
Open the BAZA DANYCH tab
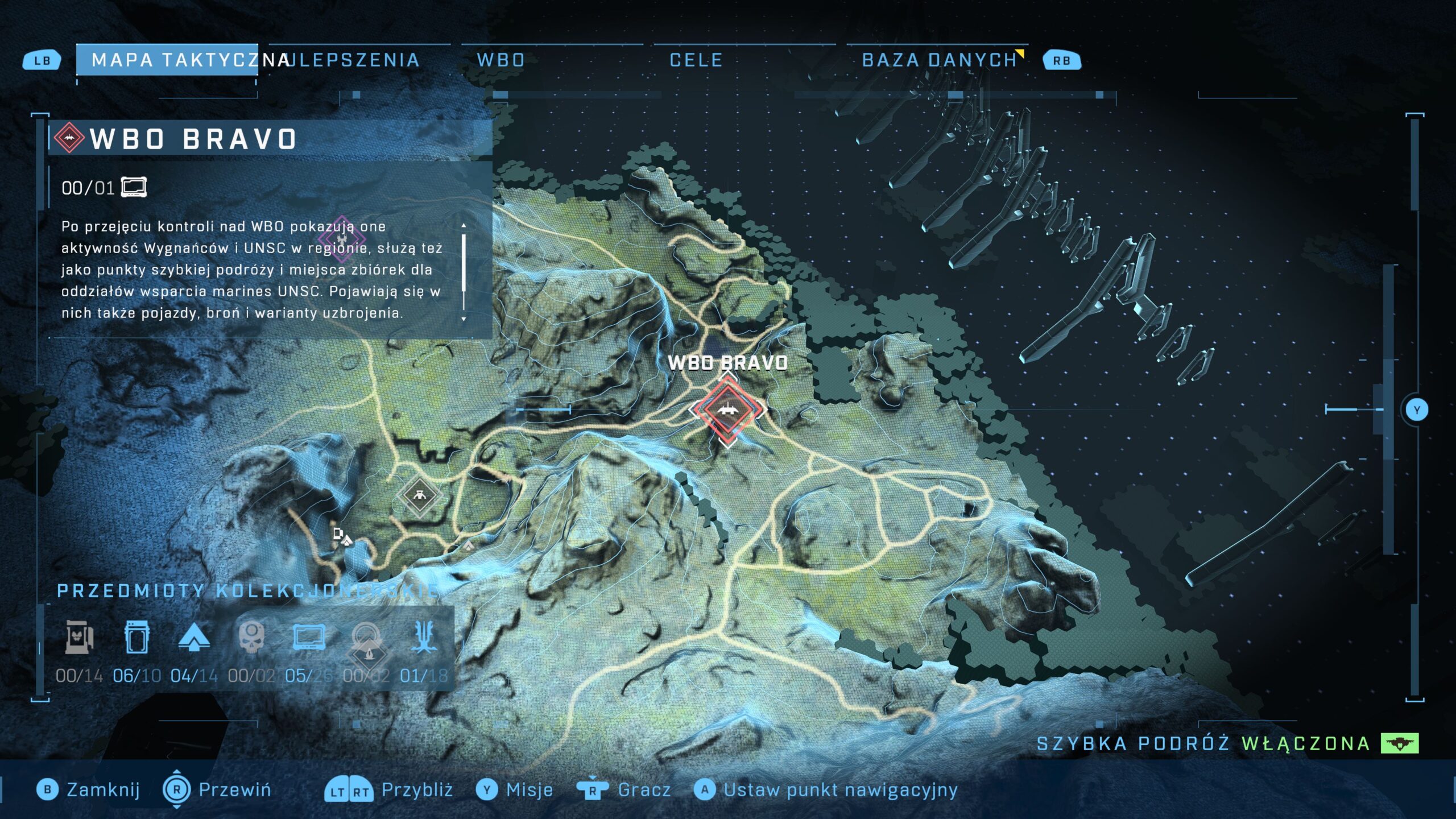939,60
